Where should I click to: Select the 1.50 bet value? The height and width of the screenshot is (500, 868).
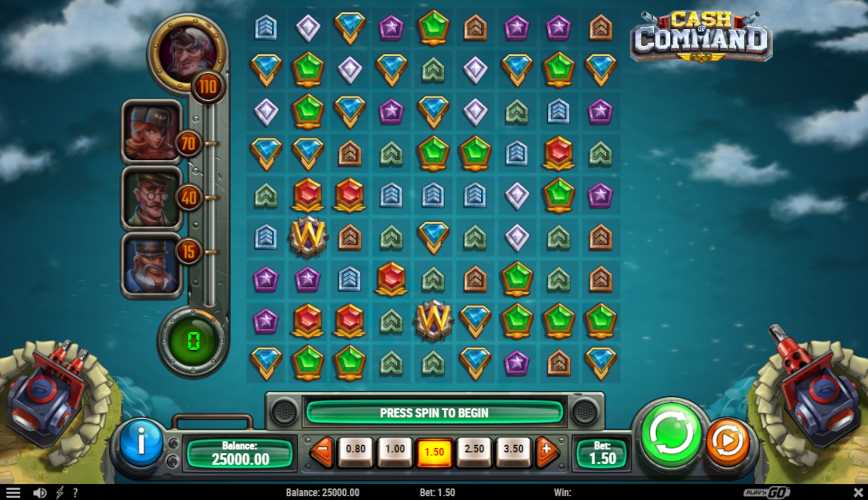(x=432, y=452)
